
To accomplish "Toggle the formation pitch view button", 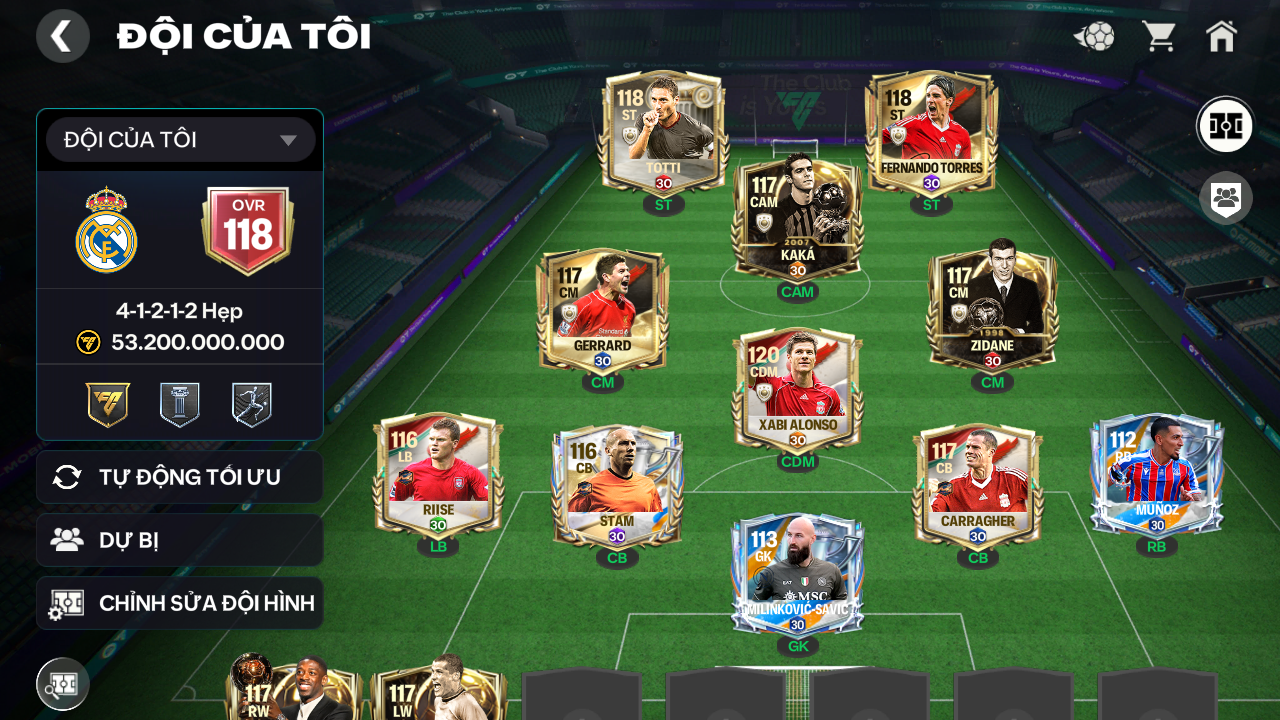I will tap(1225, 126).
